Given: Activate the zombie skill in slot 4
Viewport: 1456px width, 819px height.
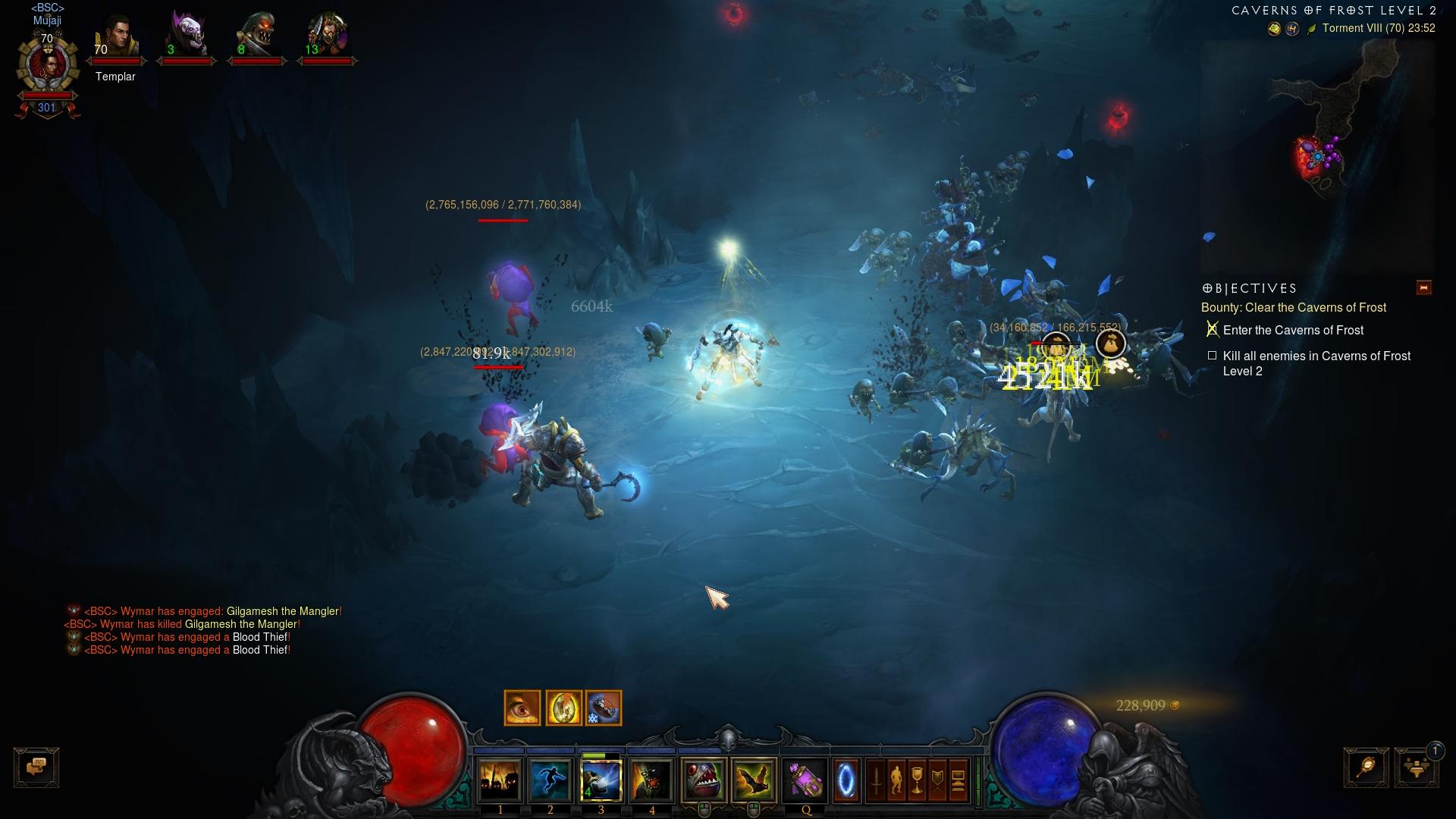Looking at the screenshot, I should pyautogui.click(x=651, y=780).
